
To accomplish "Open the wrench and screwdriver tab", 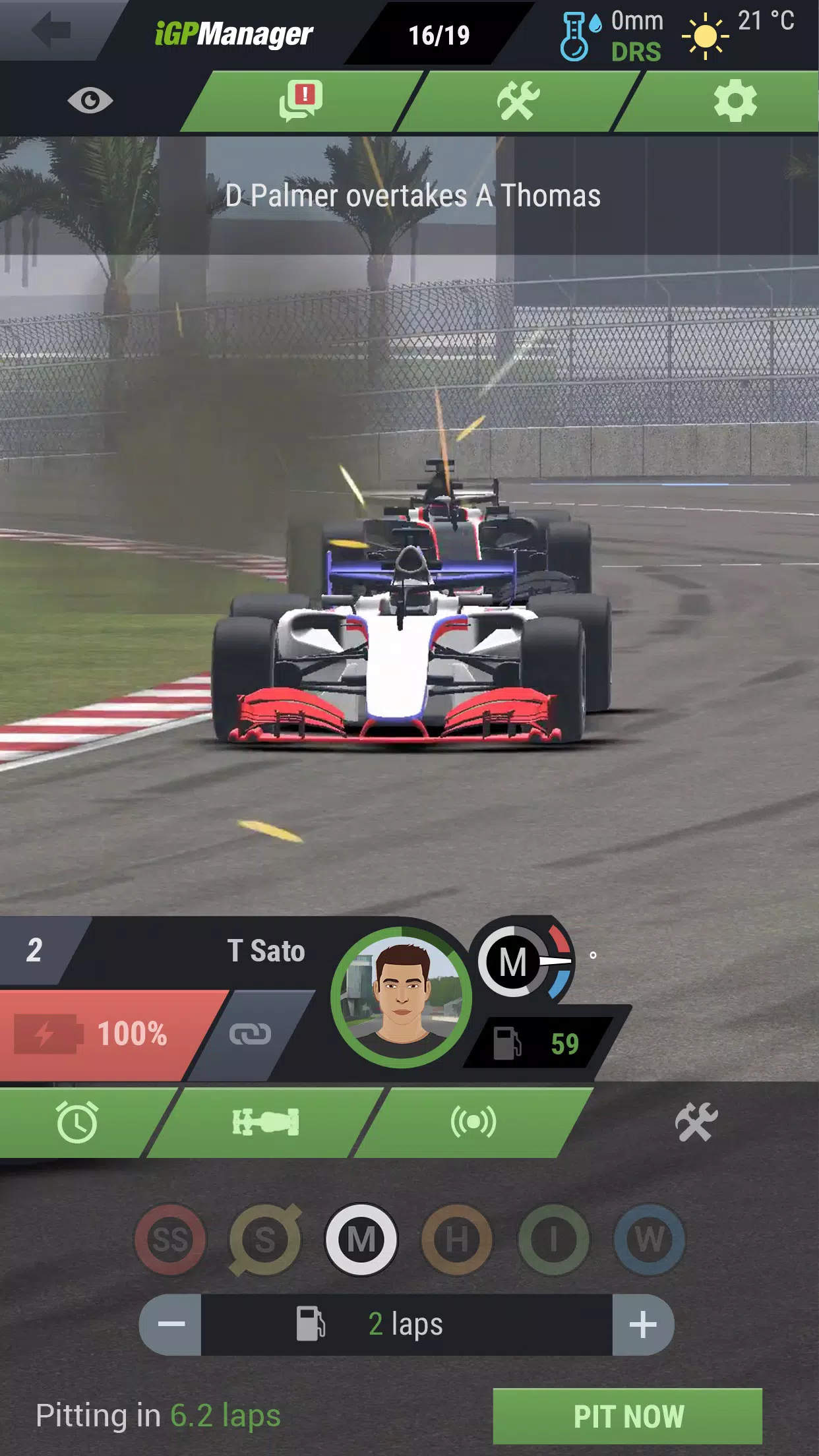I will click(x=518, y=101).
